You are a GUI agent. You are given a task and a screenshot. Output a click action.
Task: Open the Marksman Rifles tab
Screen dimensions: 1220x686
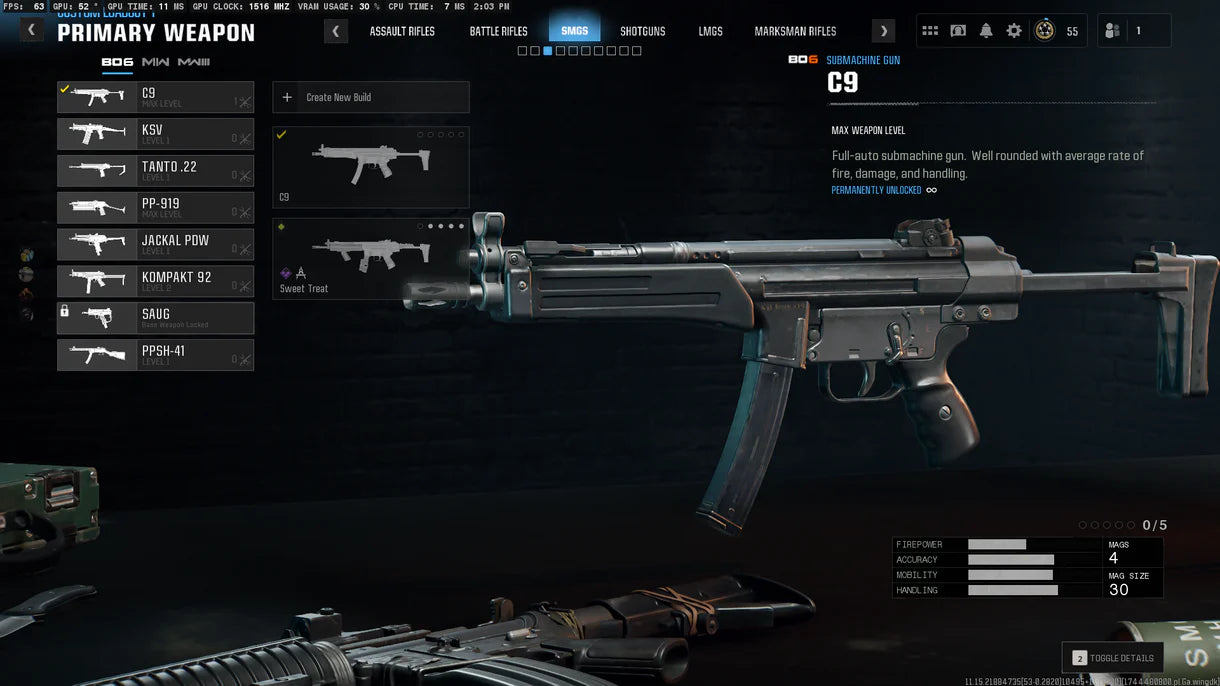tap(795, 31)
